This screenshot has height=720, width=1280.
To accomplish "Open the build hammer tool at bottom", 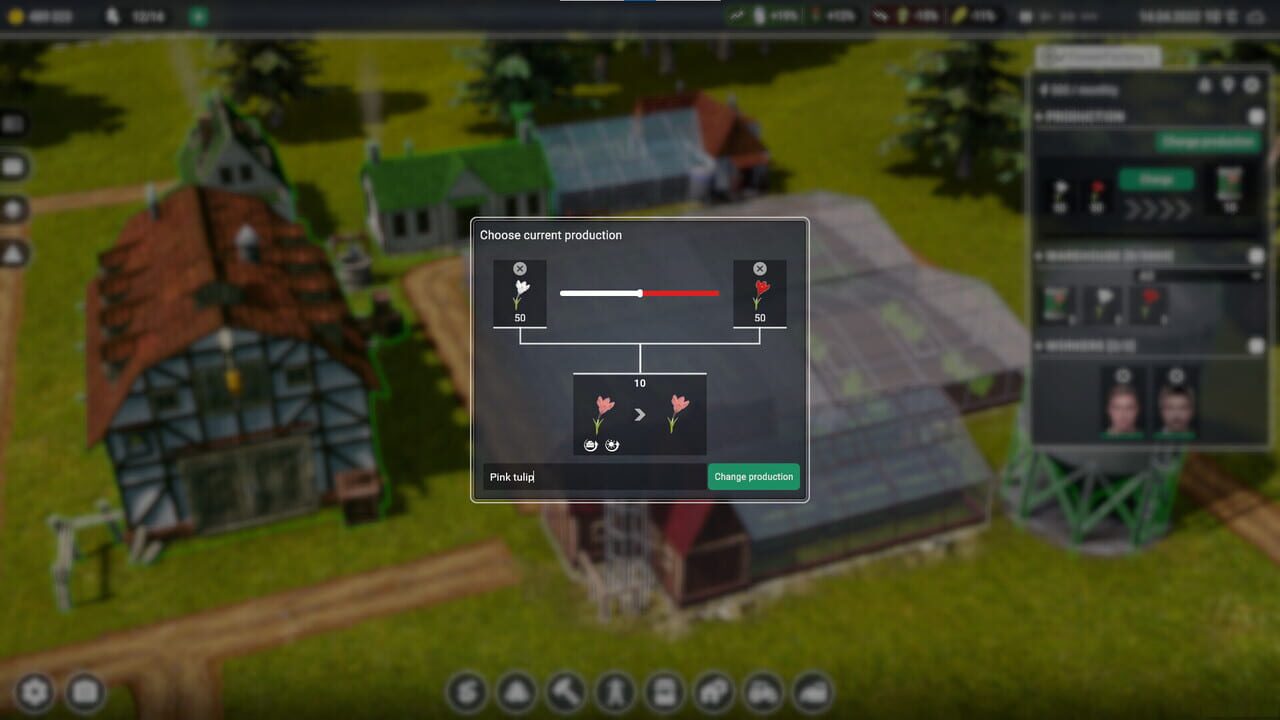I will (565, 692).
